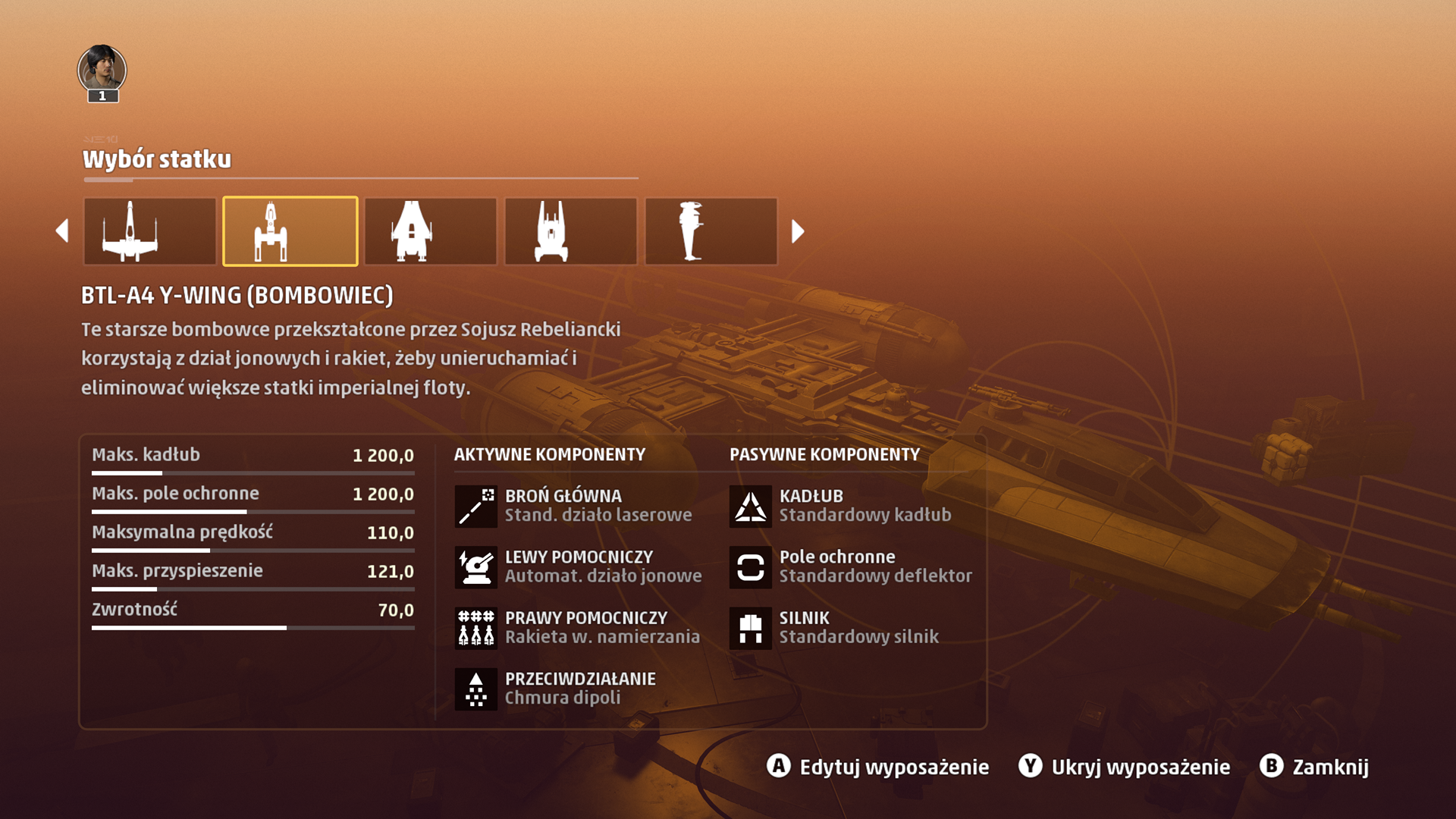This screenshot has height=819, width=1456.
Task: Show next ships with right arrow
Action: tap(797, 231)
